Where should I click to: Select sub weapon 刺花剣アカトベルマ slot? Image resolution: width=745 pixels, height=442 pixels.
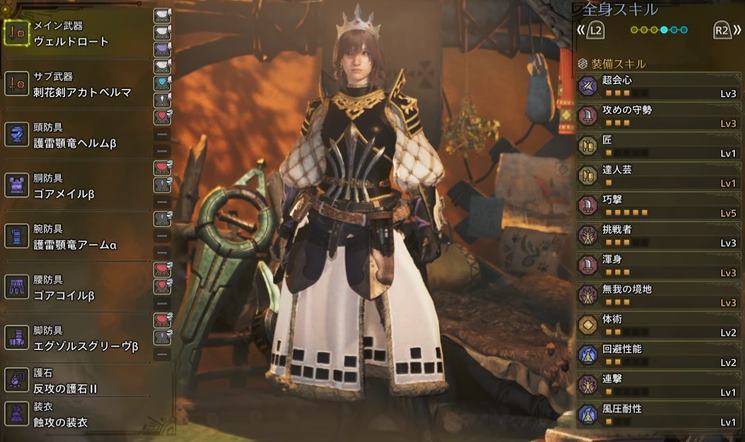coord(75,84)
